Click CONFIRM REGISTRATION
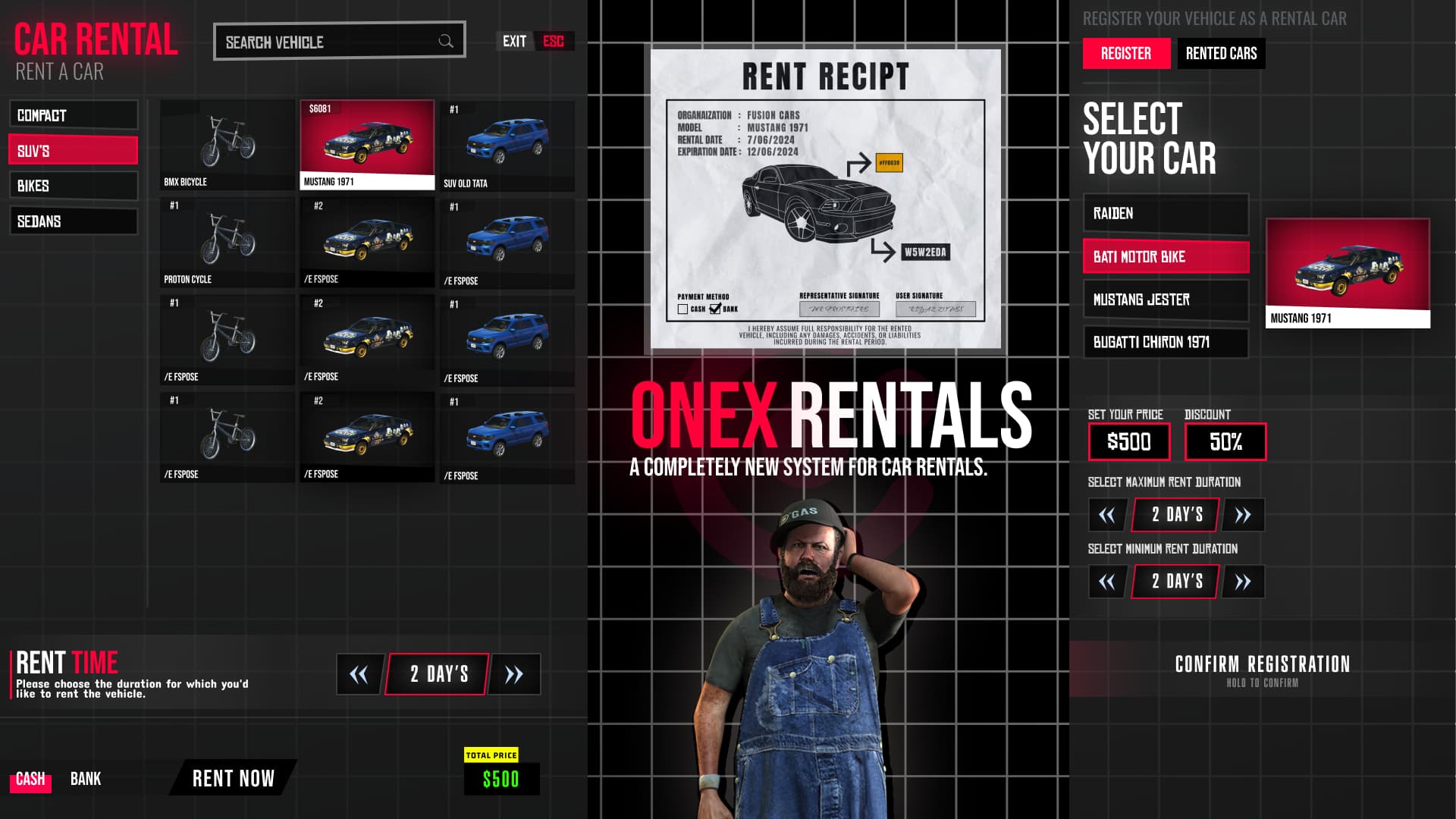The image size is (1456, 819). (1261, 664)
